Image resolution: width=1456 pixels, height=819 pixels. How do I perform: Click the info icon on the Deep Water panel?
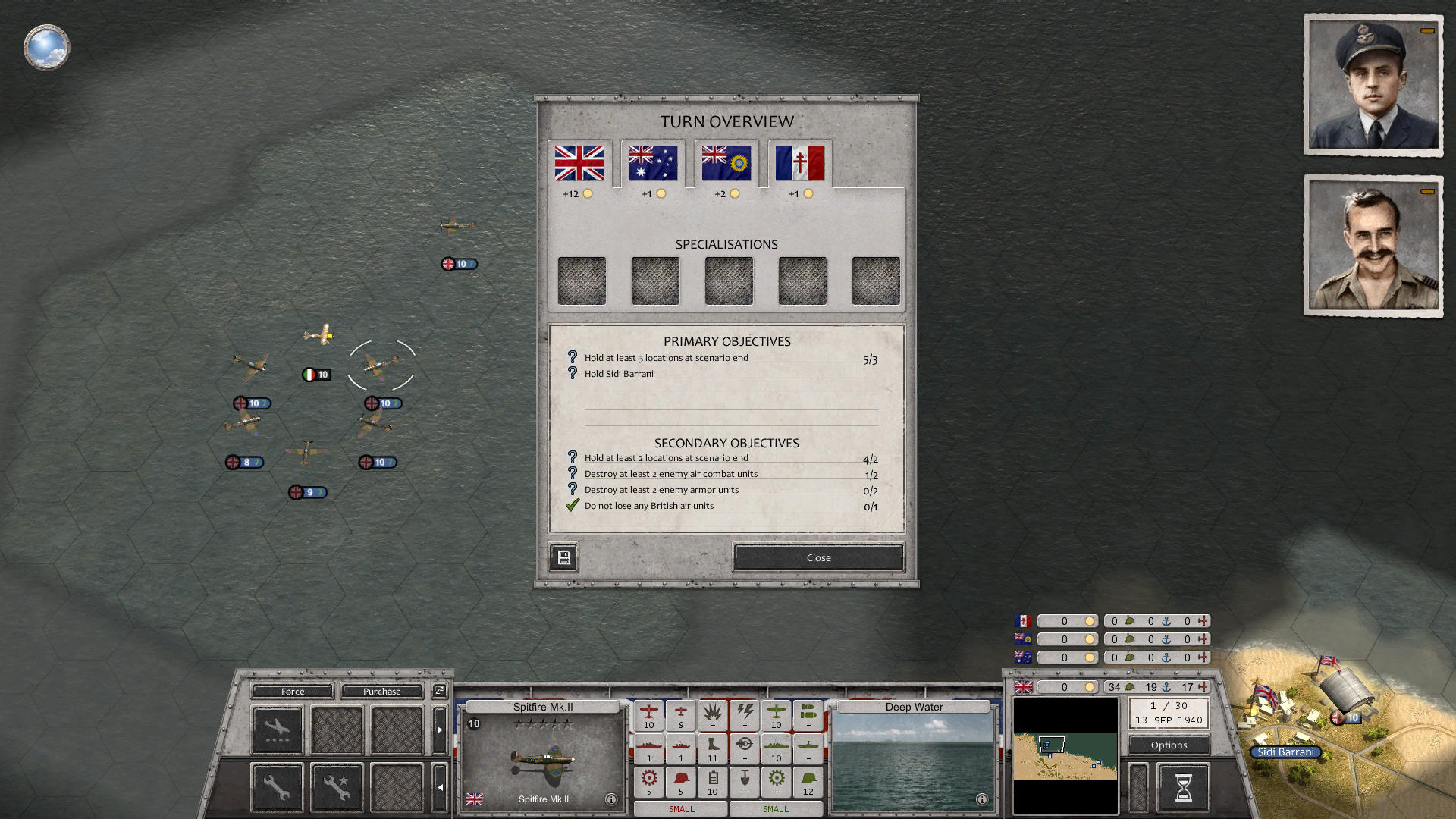pyautogui.click(x=982, y=799)
